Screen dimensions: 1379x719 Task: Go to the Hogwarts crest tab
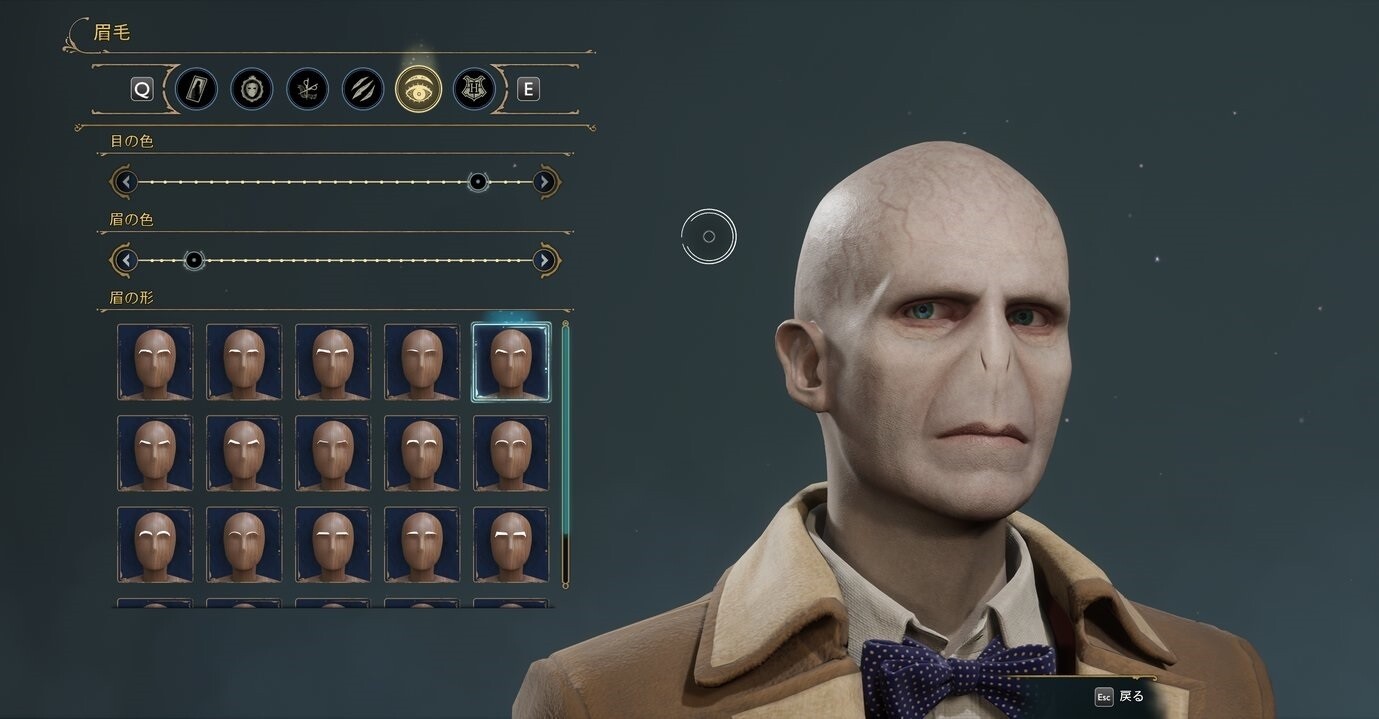pyautogui.click(x=474, y=89)
